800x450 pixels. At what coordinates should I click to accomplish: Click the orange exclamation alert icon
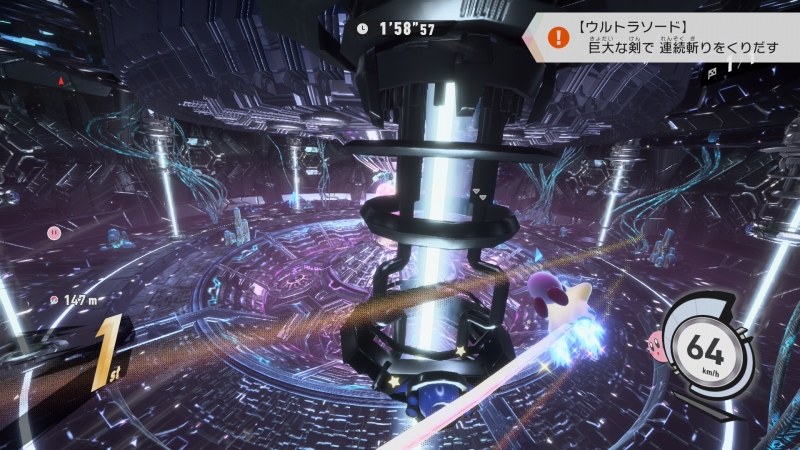tap(555, 36)
